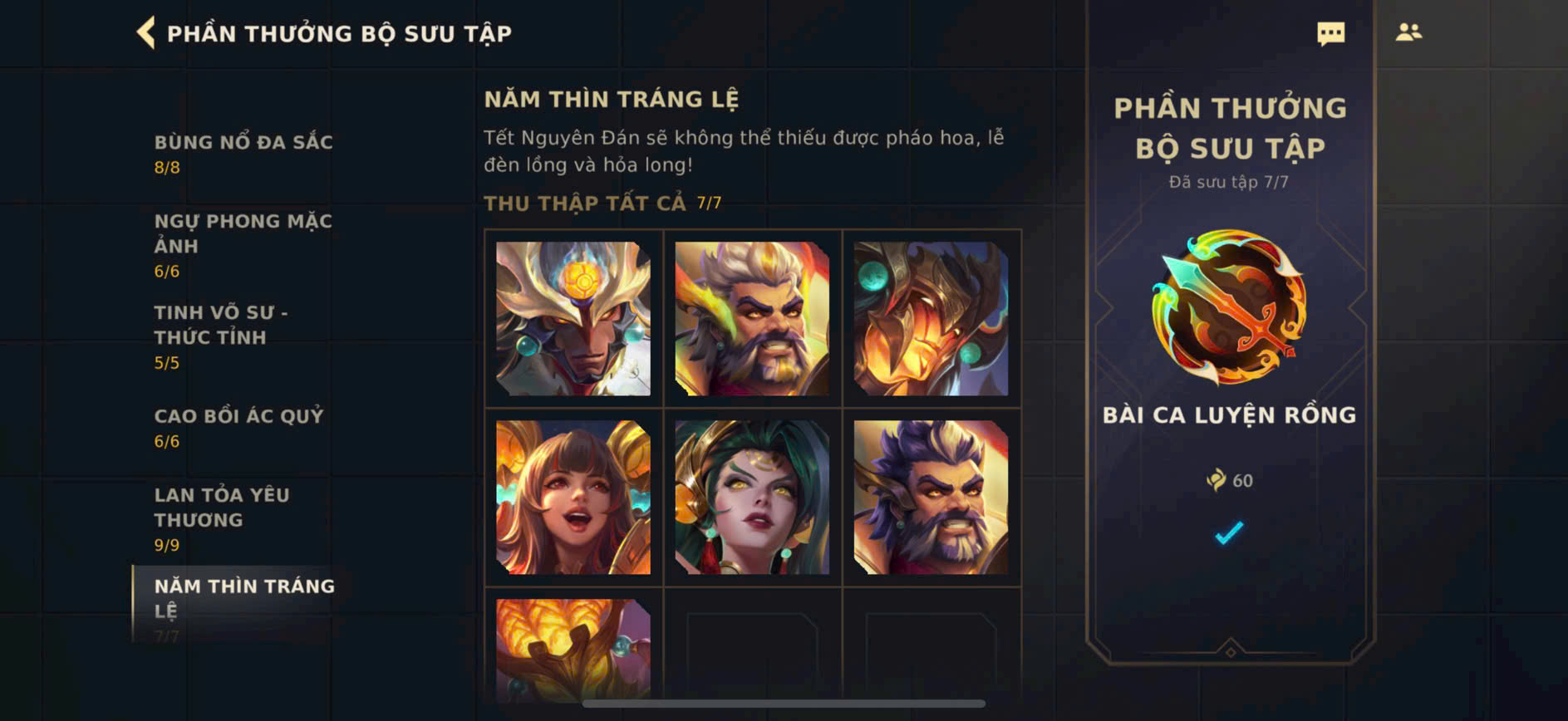1568x721 pixels.
Task: View the white-horned masked champion skin
Action: (573, 318)
